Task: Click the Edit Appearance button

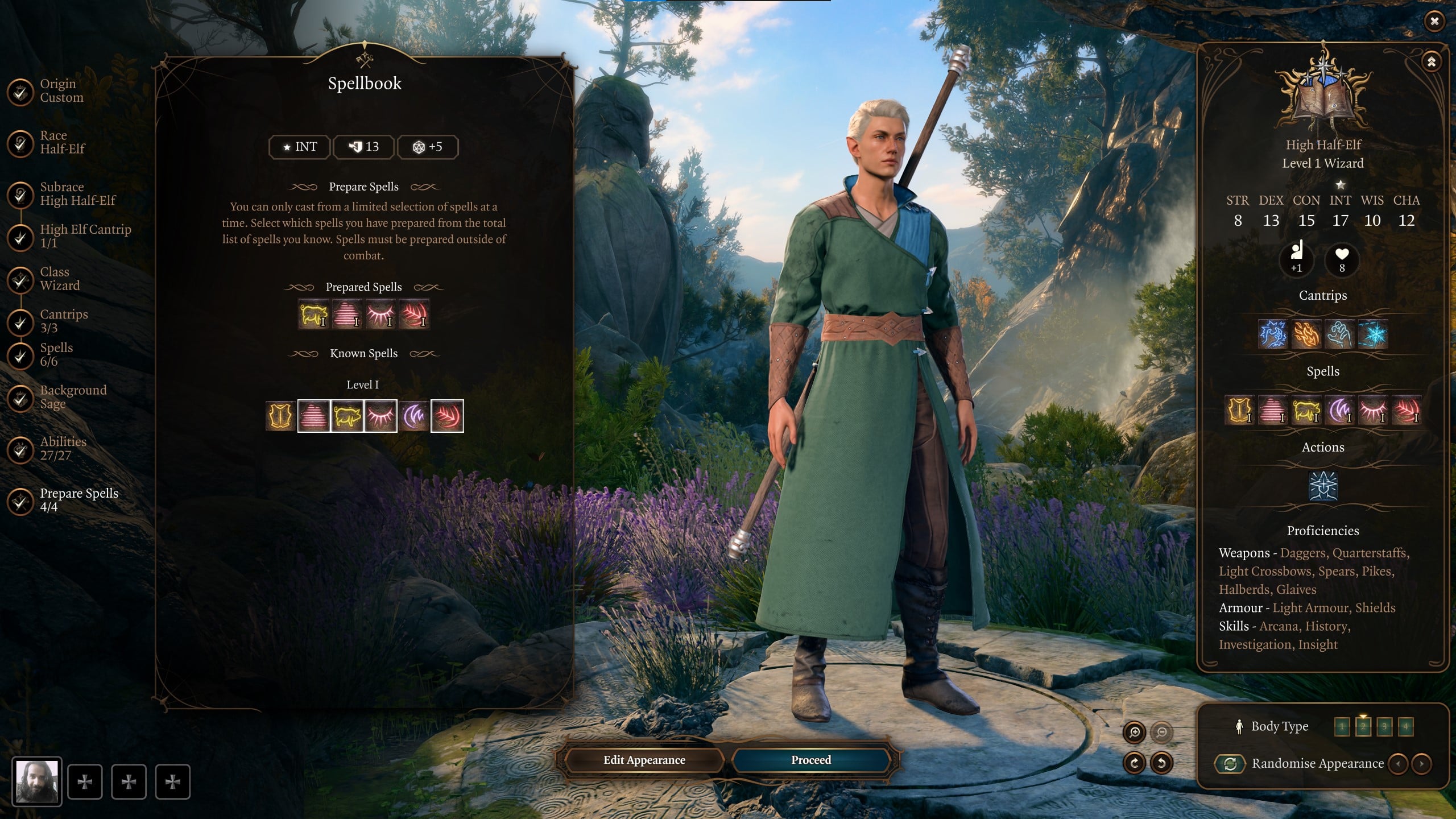Action: [x=644, y=760]
